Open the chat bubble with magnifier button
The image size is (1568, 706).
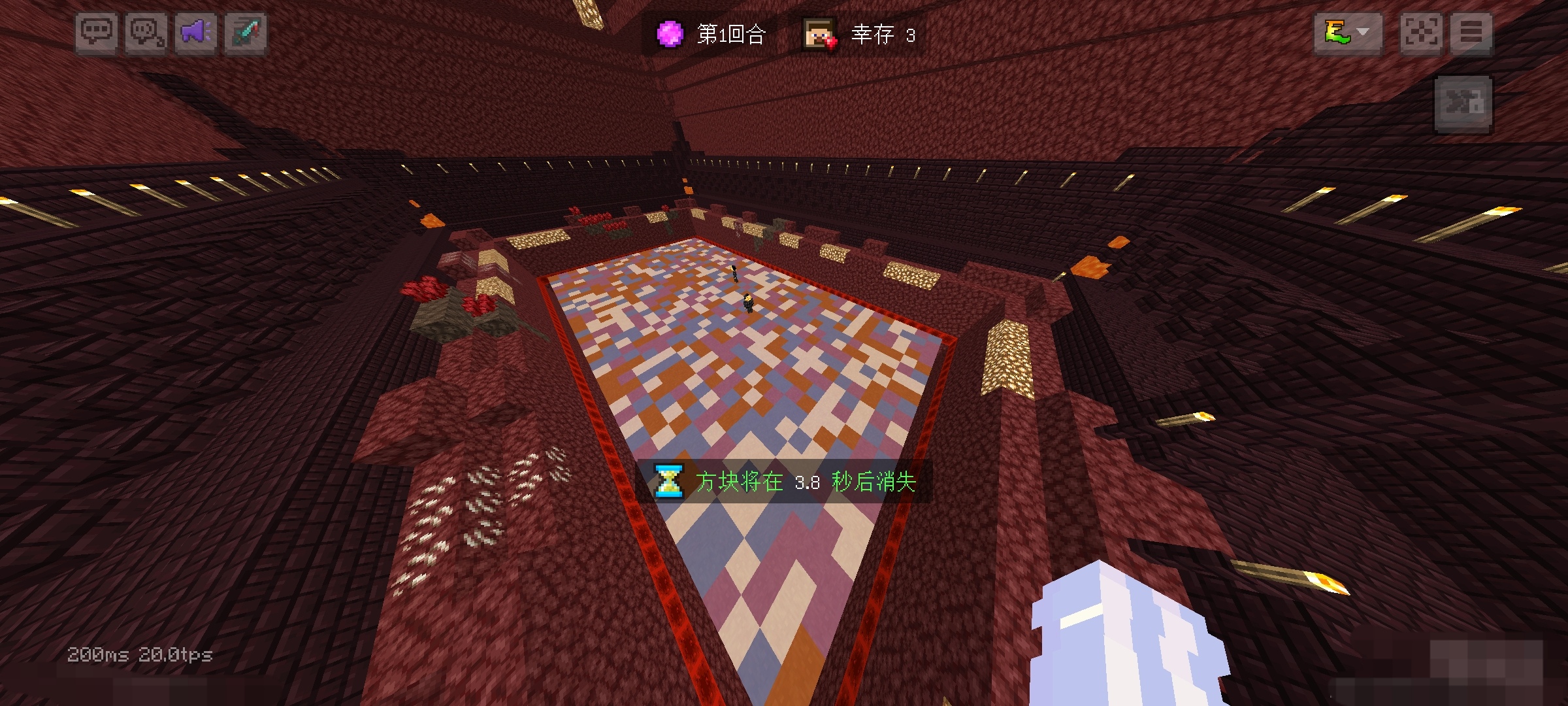[146, 33]
